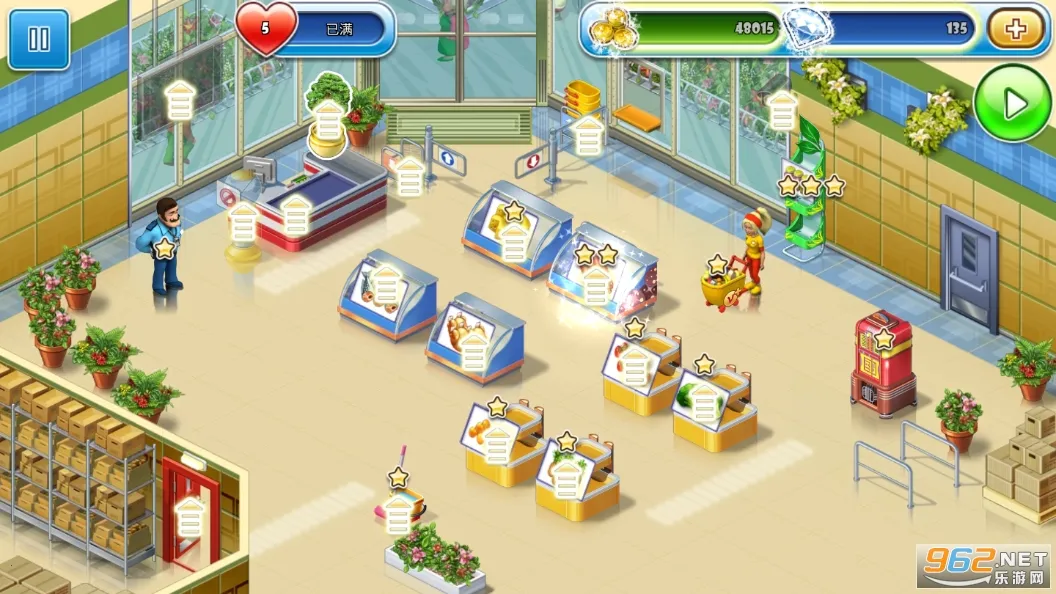
Task: Open the upgrade arrow on the entrance turnstile
Action: [410, 177]
